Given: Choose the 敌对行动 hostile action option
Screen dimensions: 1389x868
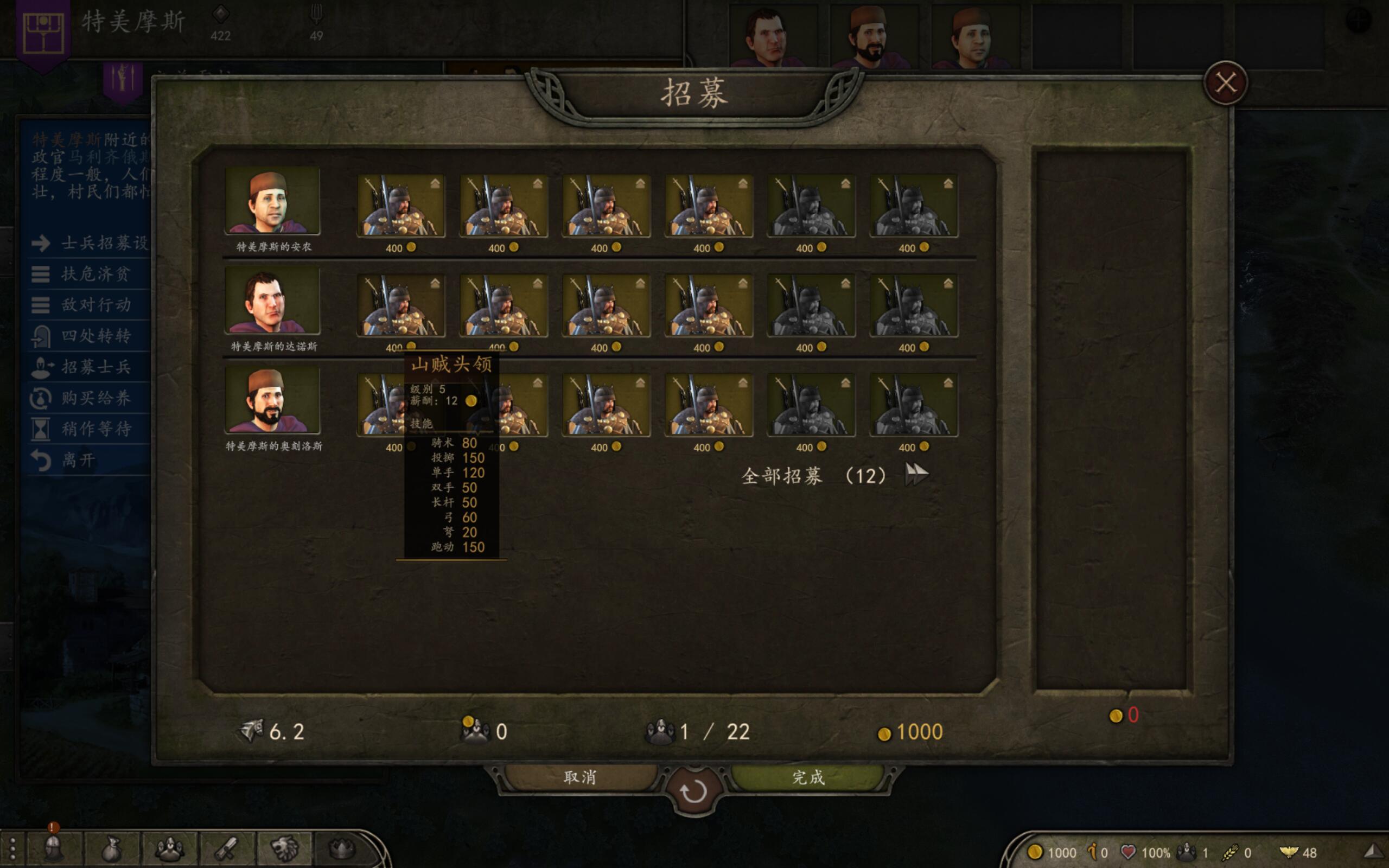Looking at the screenshot, I should [95, 305].
